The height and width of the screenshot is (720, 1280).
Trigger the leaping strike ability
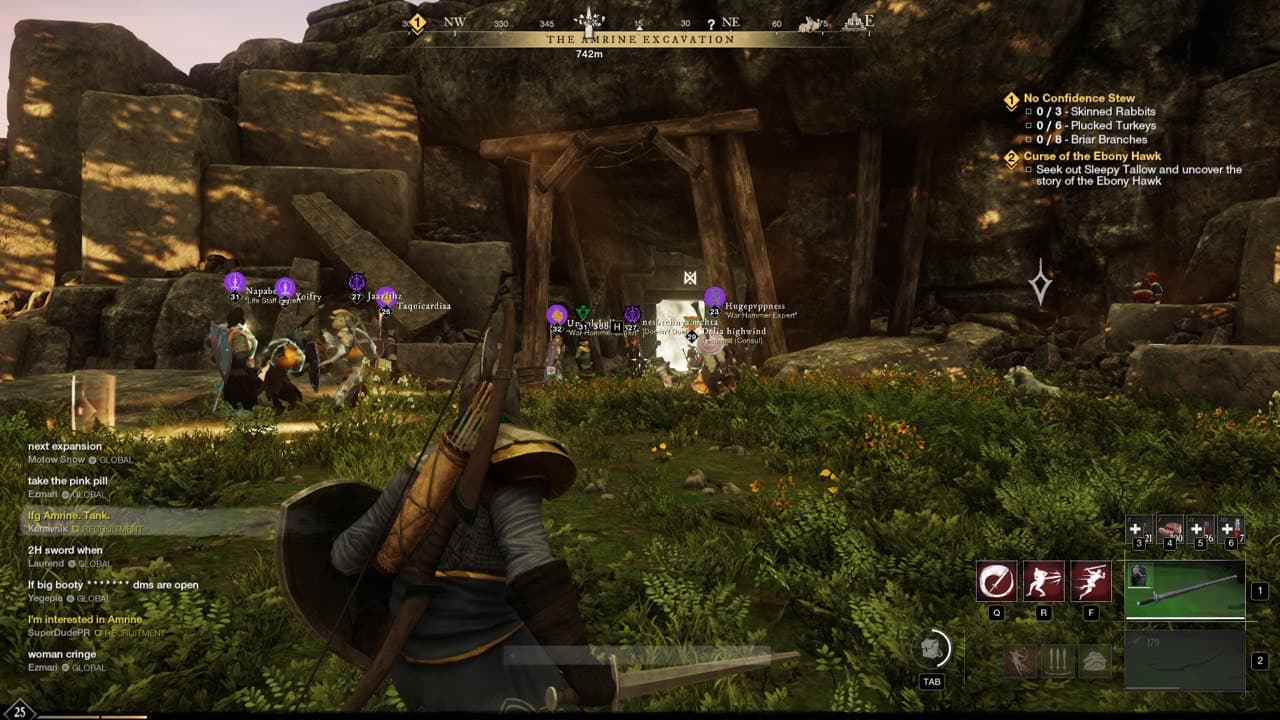coord(1090,581)
